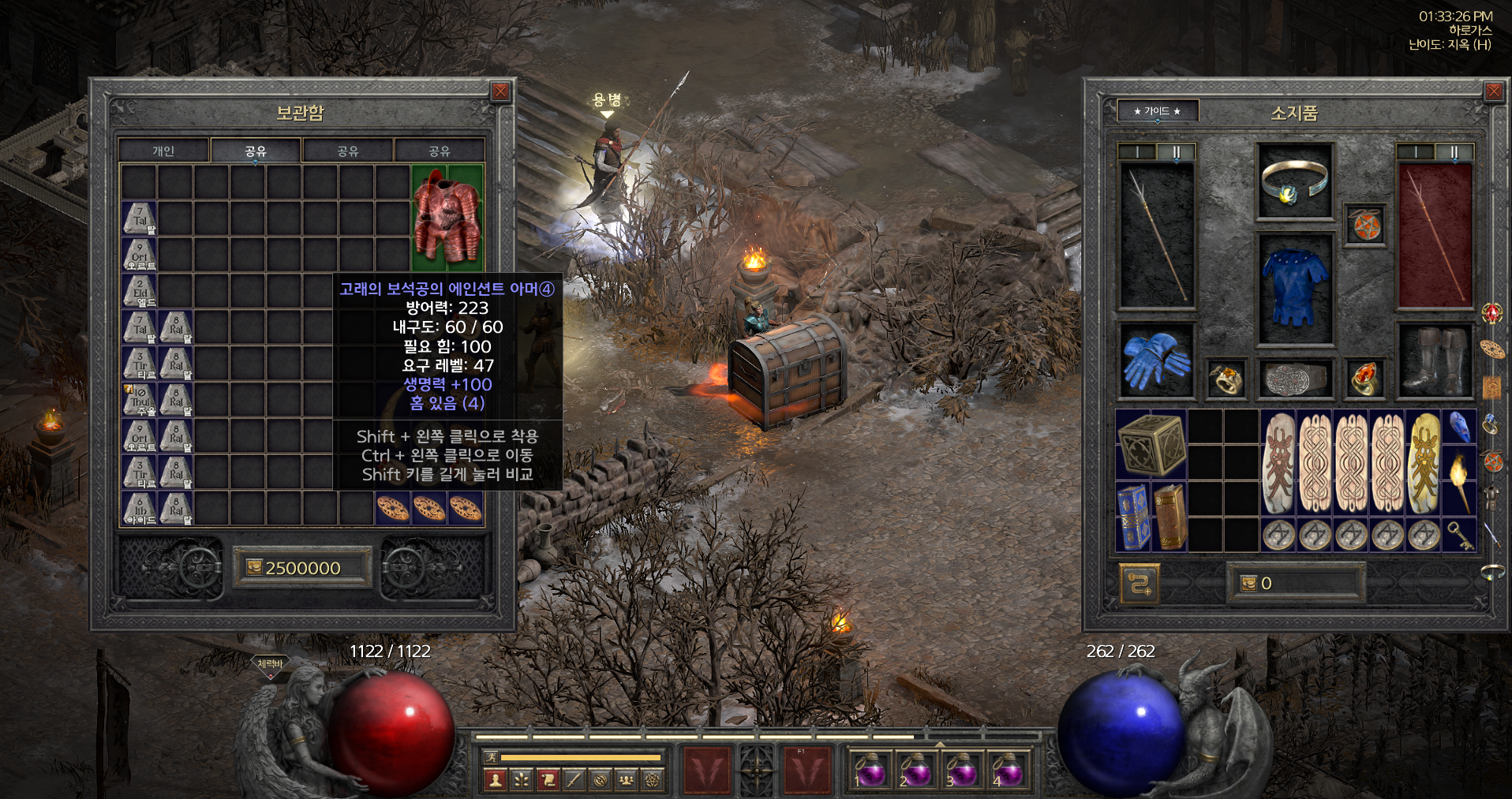The image size is (1512, 799).
Task: Select the equipped circlet helm slot
Action: pos(1294,181)
